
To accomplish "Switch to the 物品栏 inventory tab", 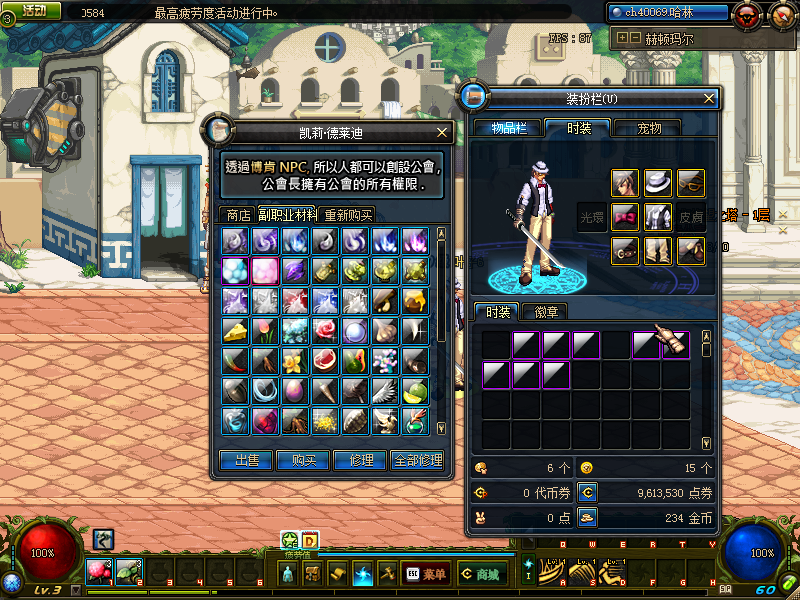I will tap(509, 128).
